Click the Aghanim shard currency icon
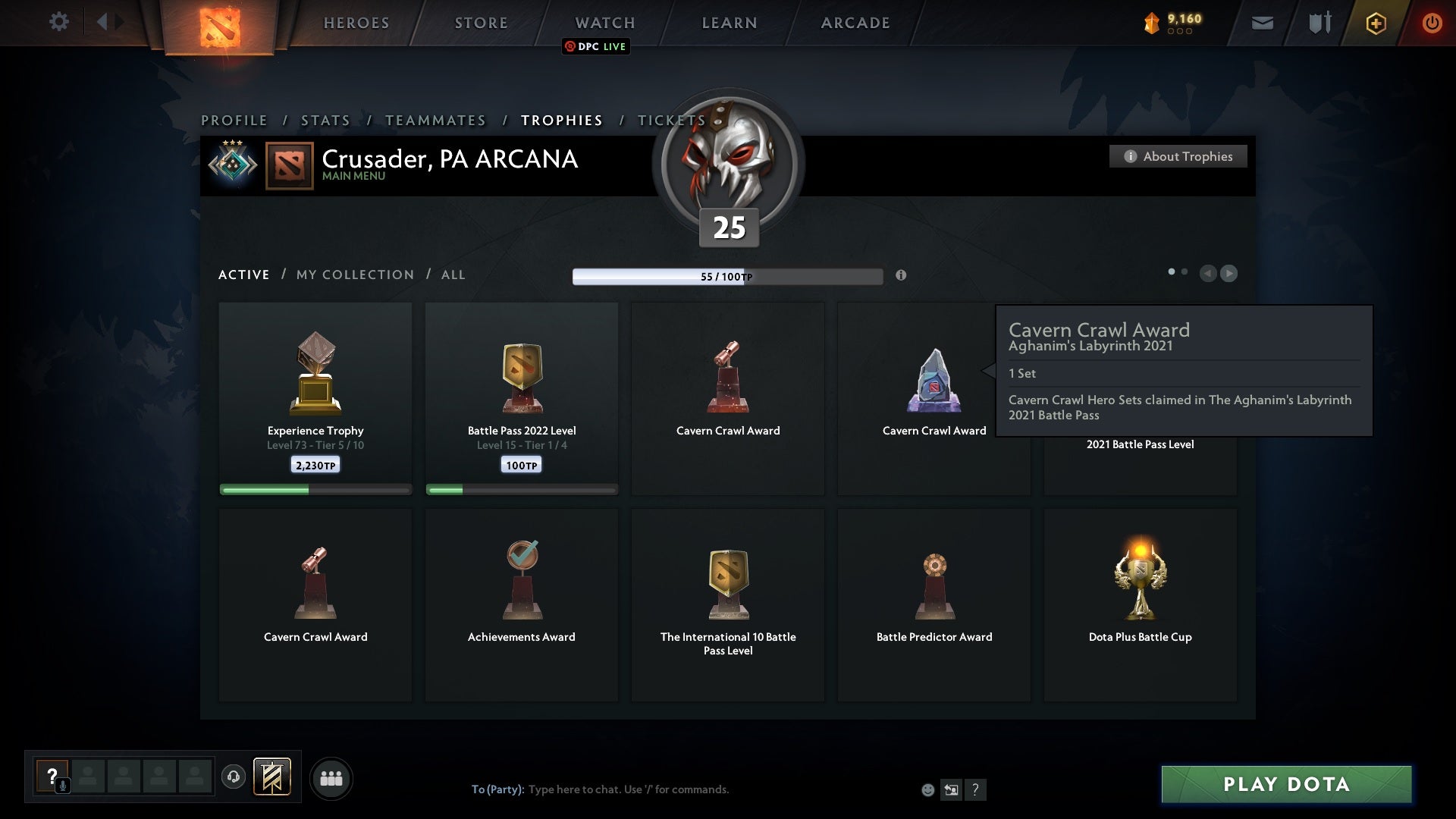Screen dimensions: 1456x819 point(1150,22)
